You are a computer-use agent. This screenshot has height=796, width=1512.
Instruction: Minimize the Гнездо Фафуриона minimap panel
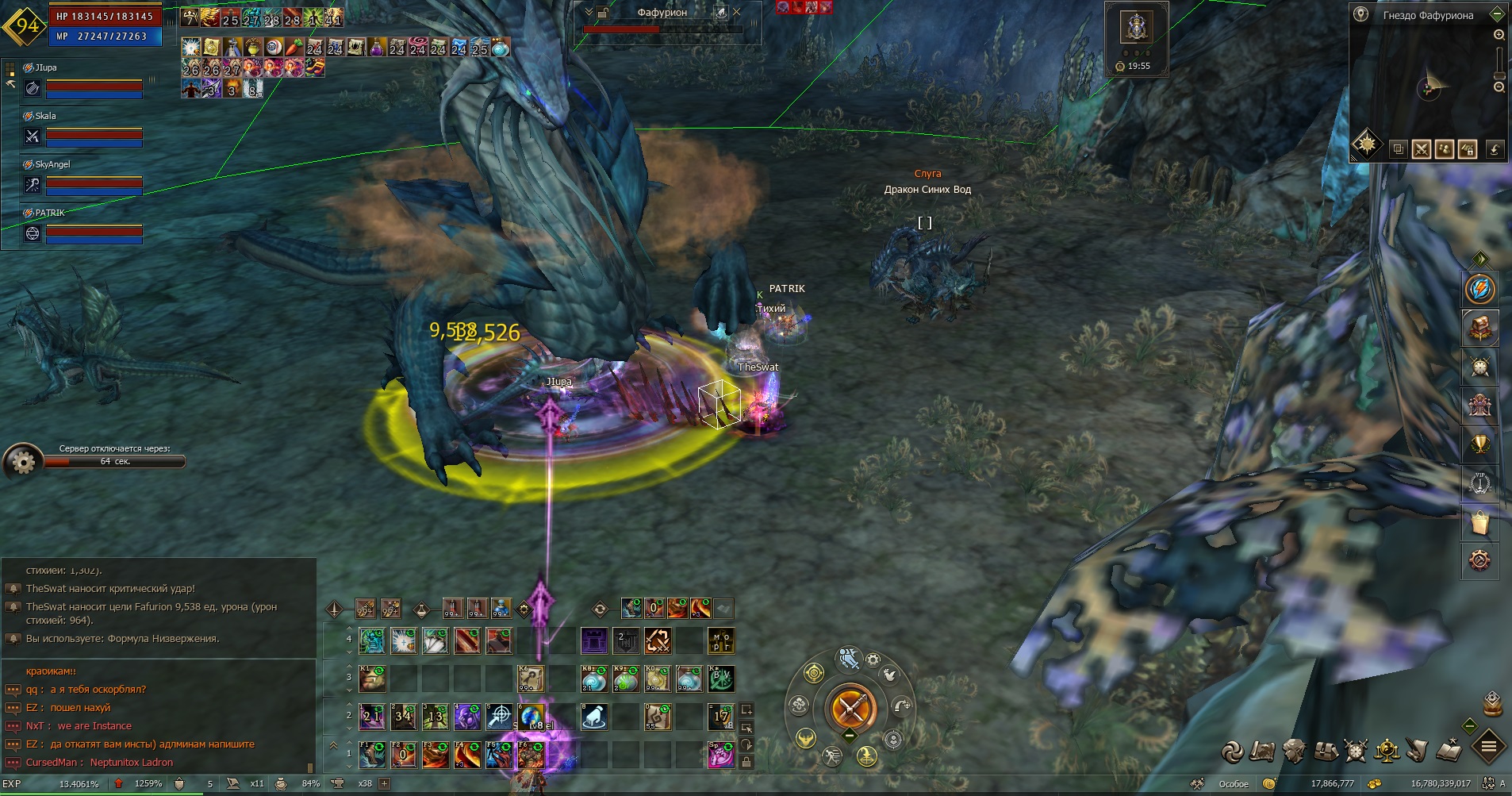pos(1497,14)
